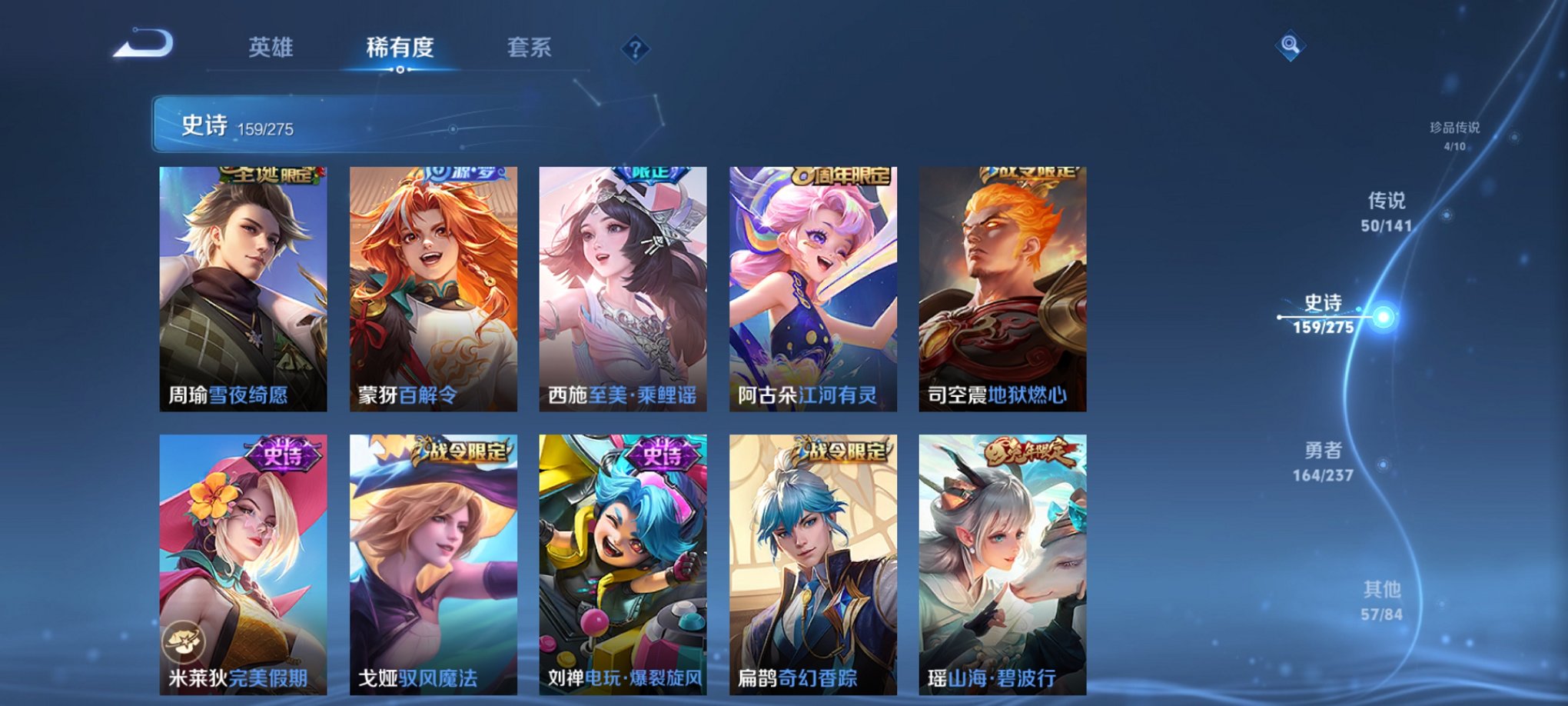The image size is (1568, 706).
Task: Switch to the 英雄 tab
Action: 270,48
